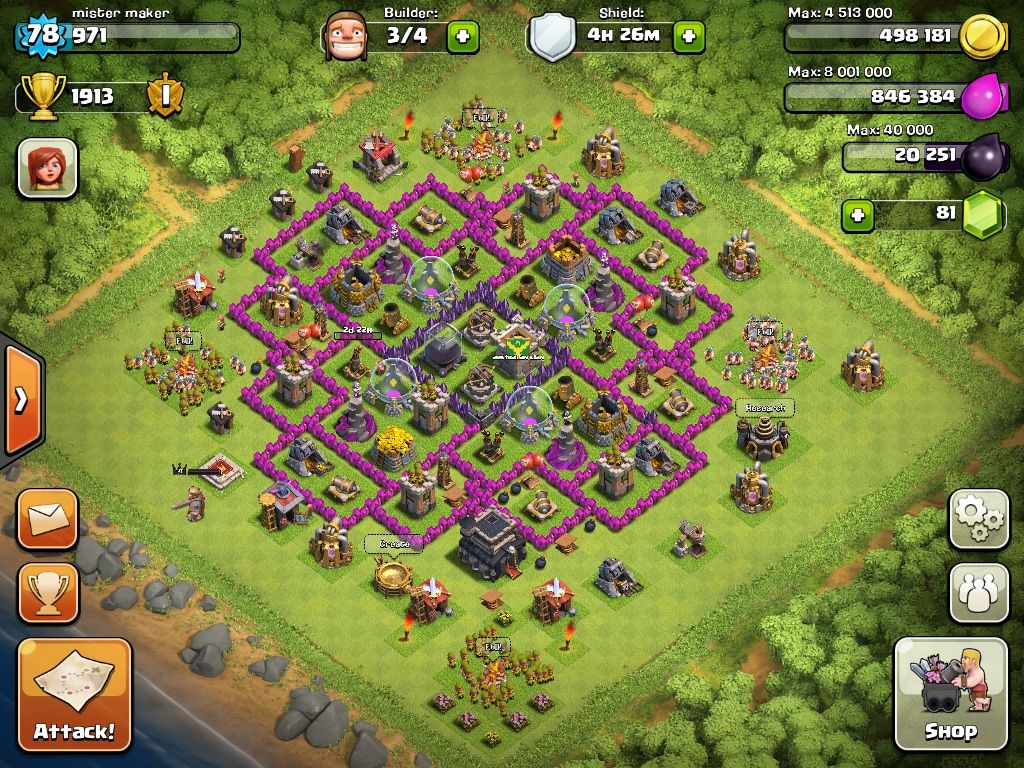Screen dimensions: 1024x768
Task: Open the friends list button
Action: (978, 593)
